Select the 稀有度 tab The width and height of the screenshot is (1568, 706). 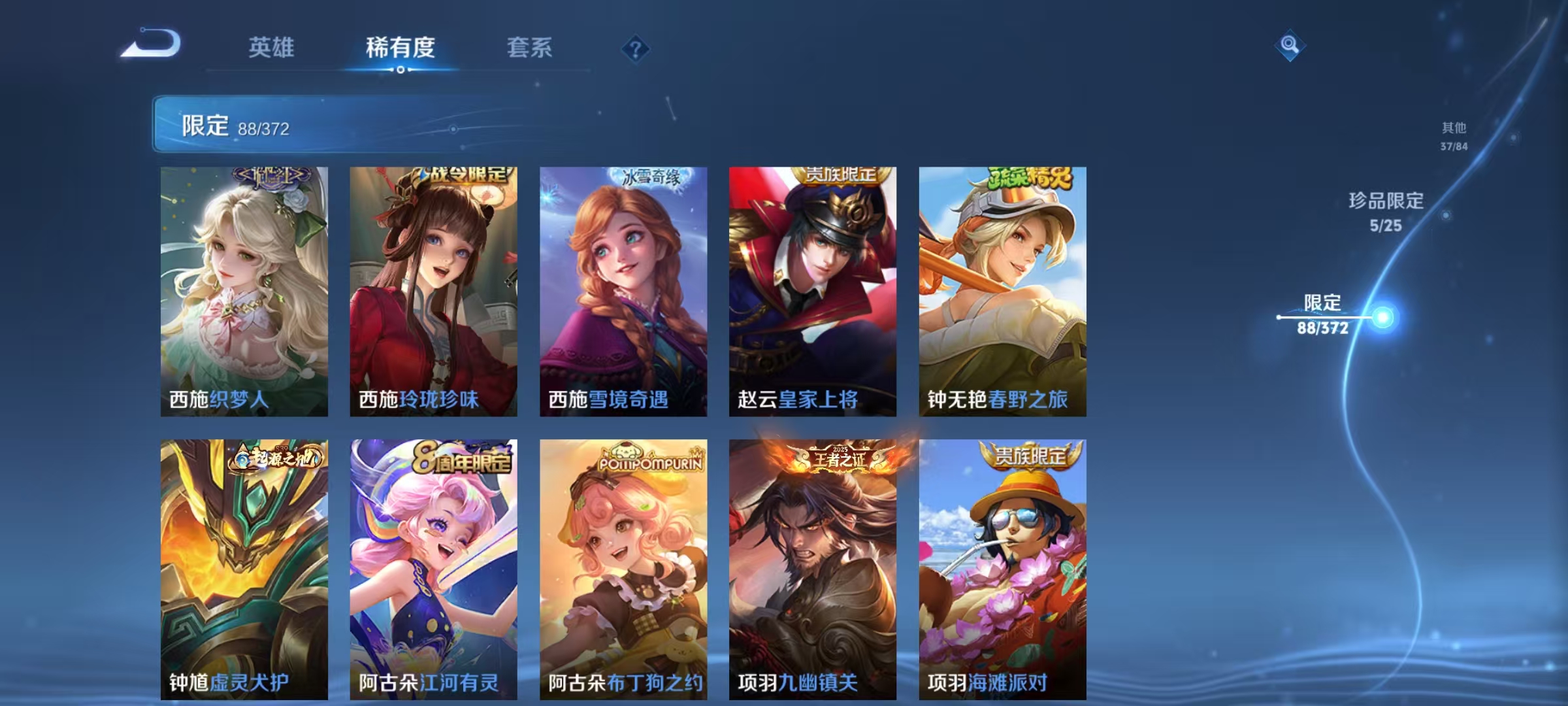point(401,48)
